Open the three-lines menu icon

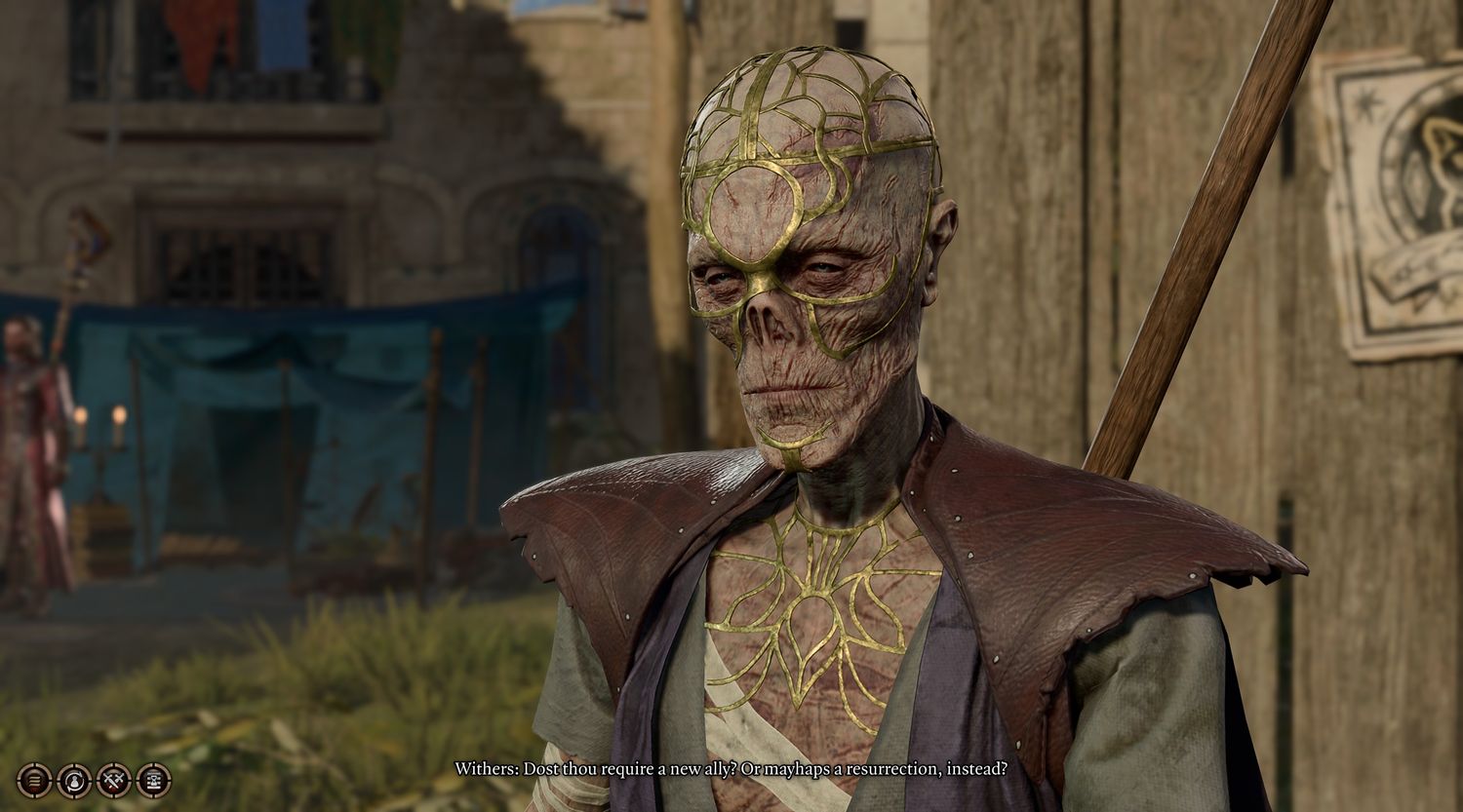pos(34,781)
